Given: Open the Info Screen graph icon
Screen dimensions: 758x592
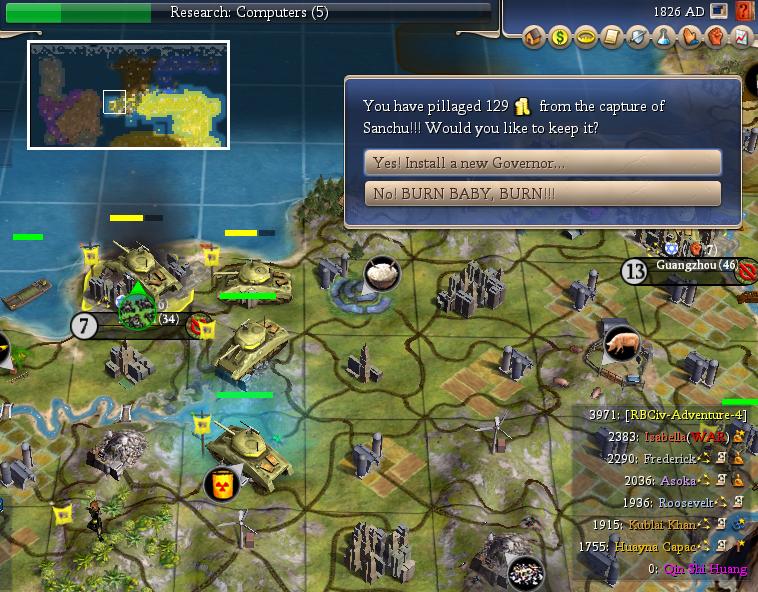Looking at the screenshot, I should click(740, 38).
